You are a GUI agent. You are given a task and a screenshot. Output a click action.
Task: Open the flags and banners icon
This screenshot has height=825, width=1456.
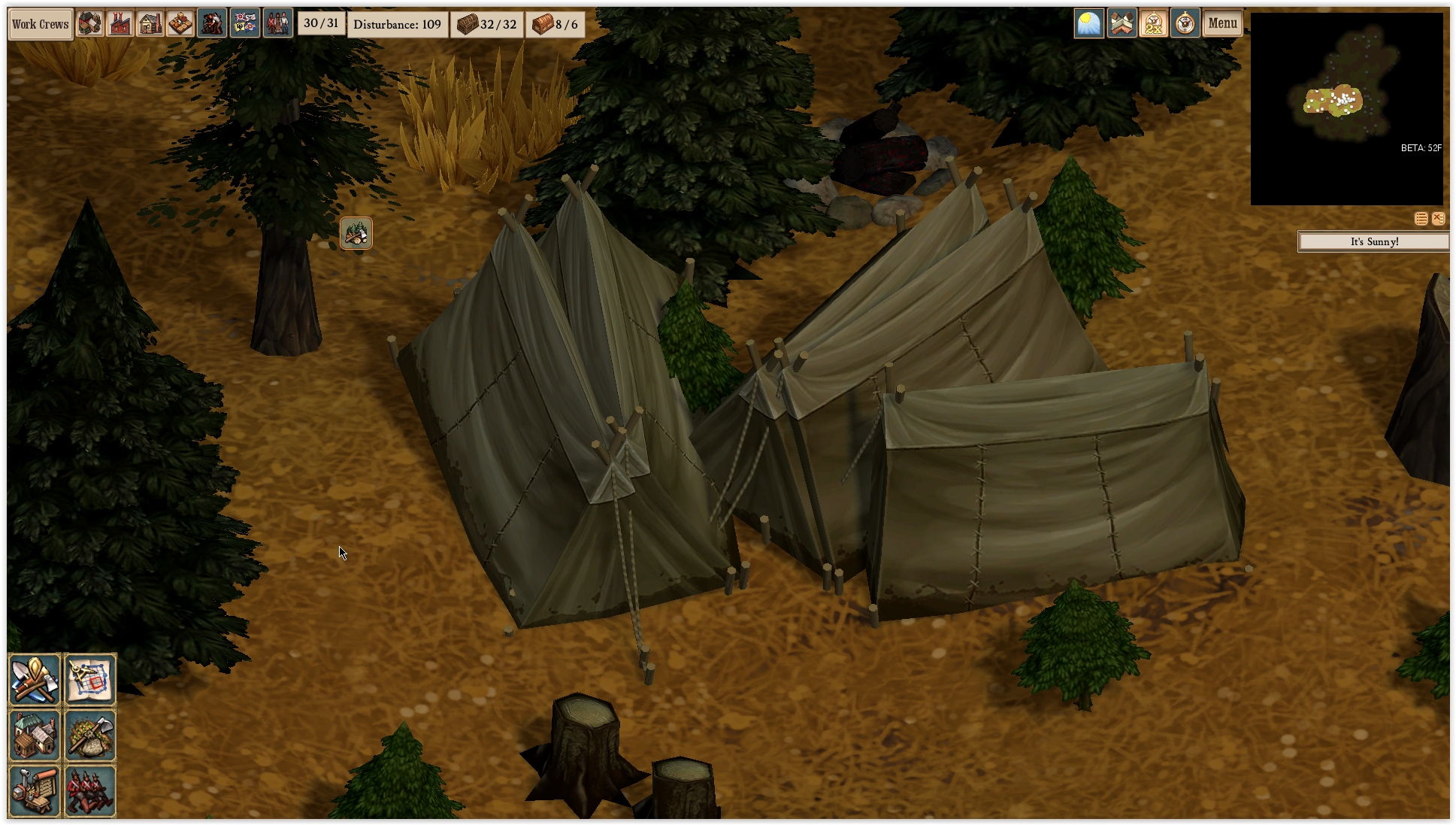point(245,24)
